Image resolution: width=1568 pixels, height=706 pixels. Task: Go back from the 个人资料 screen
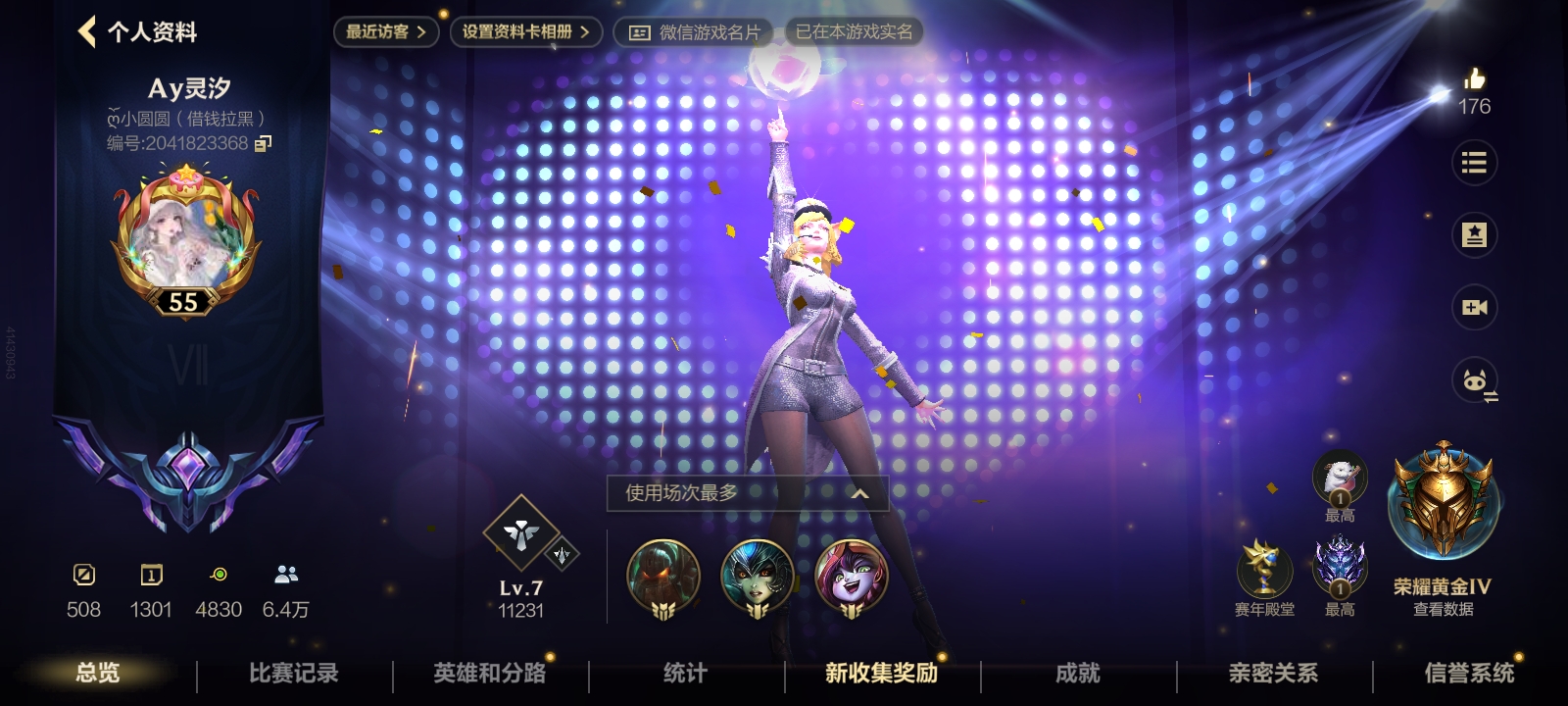coord(88,31)
